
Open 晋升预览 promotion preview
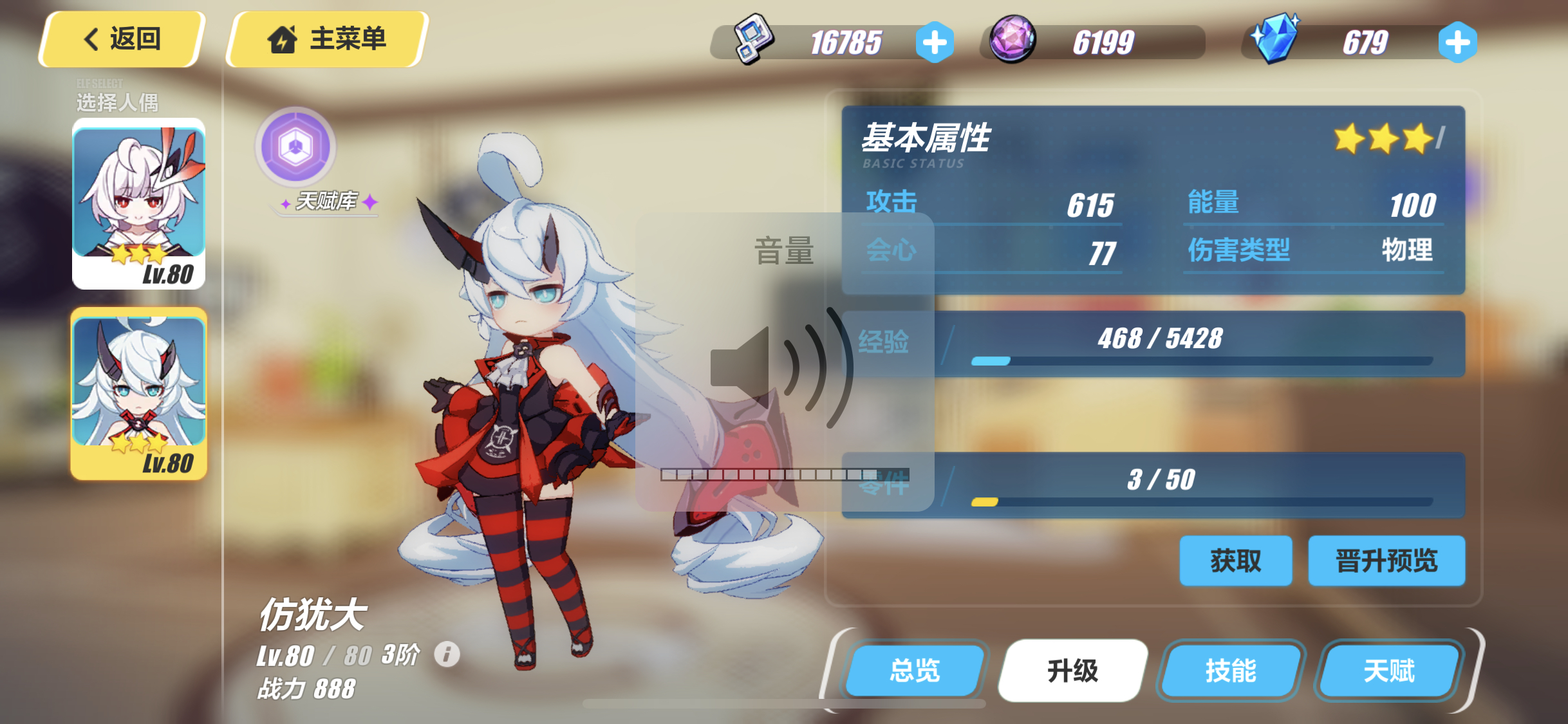[1387, 561]
